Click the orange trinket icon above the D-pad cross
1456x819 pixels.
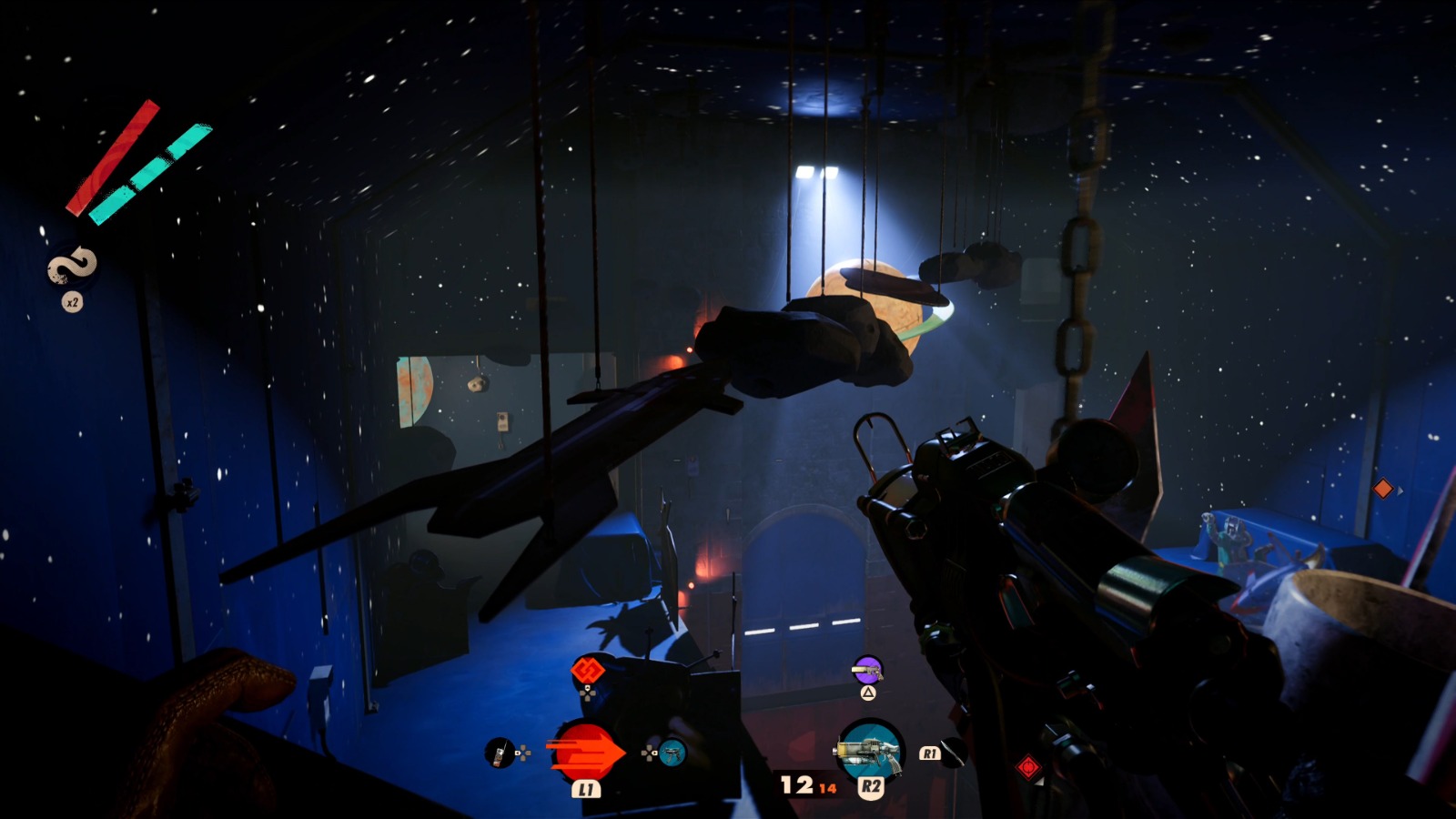[x=587, y=671]
